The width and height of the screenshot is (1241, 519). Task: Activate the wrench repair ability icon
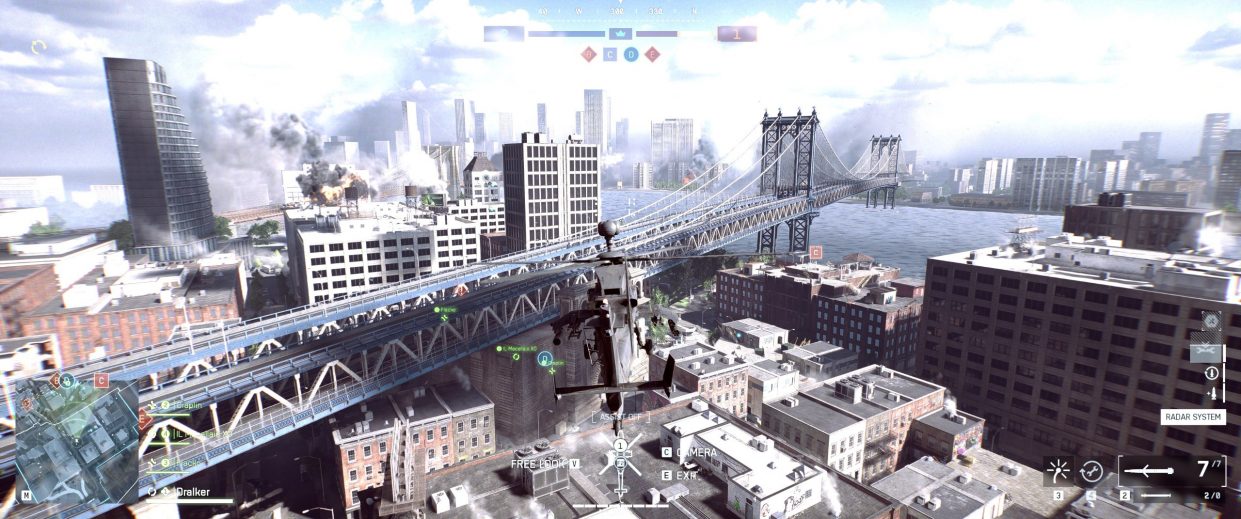tap(1091, 471)
